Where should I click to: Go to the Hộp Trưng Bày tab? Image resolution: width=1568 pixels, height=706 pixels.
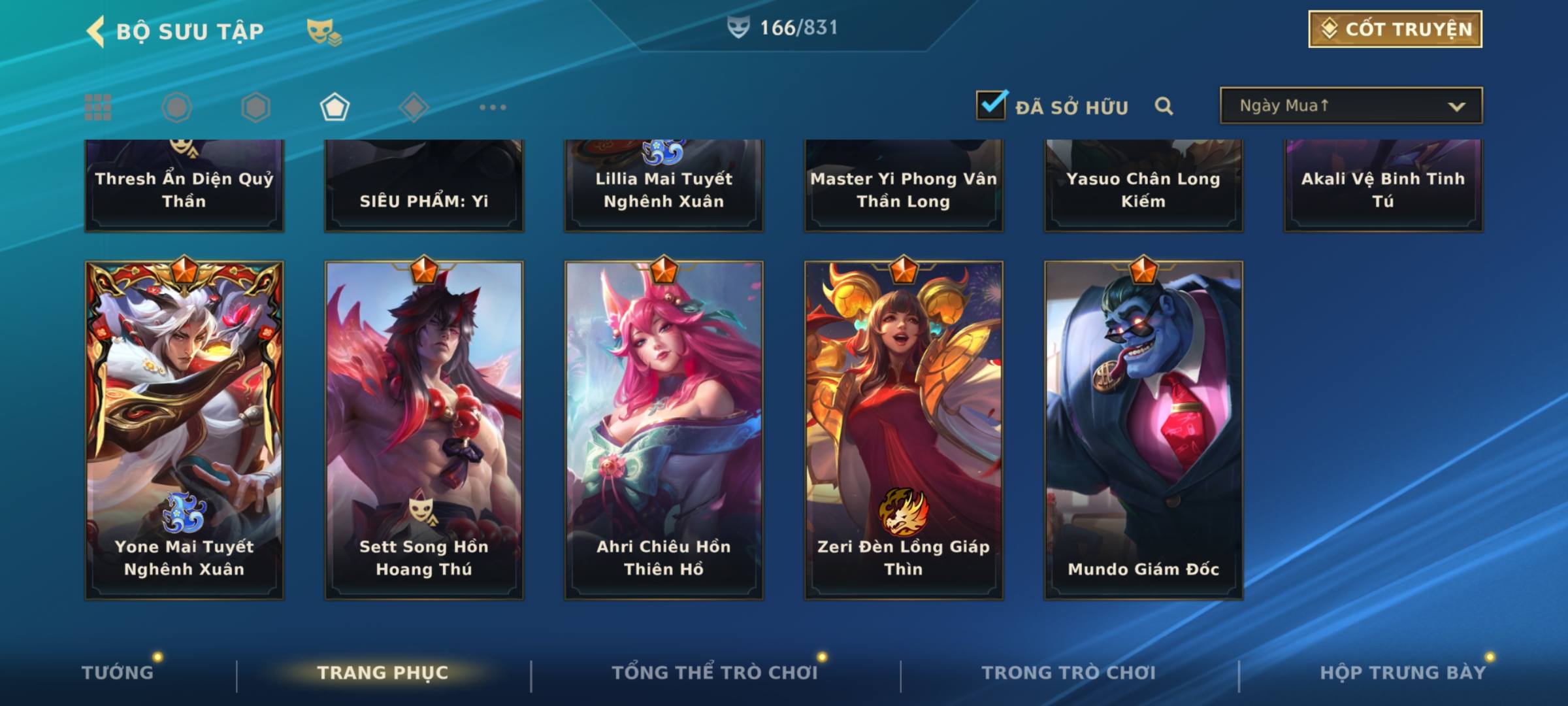1403,673
